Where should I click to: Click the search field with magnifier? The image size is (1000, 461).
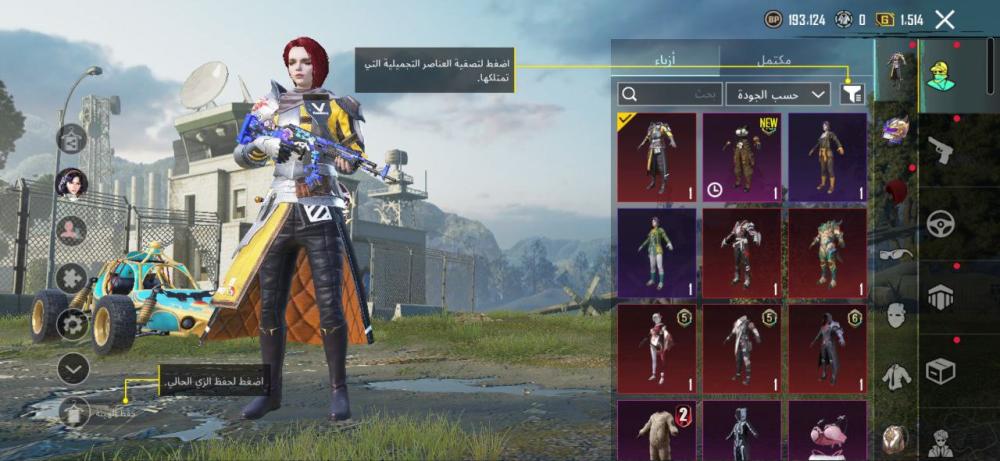669,94
